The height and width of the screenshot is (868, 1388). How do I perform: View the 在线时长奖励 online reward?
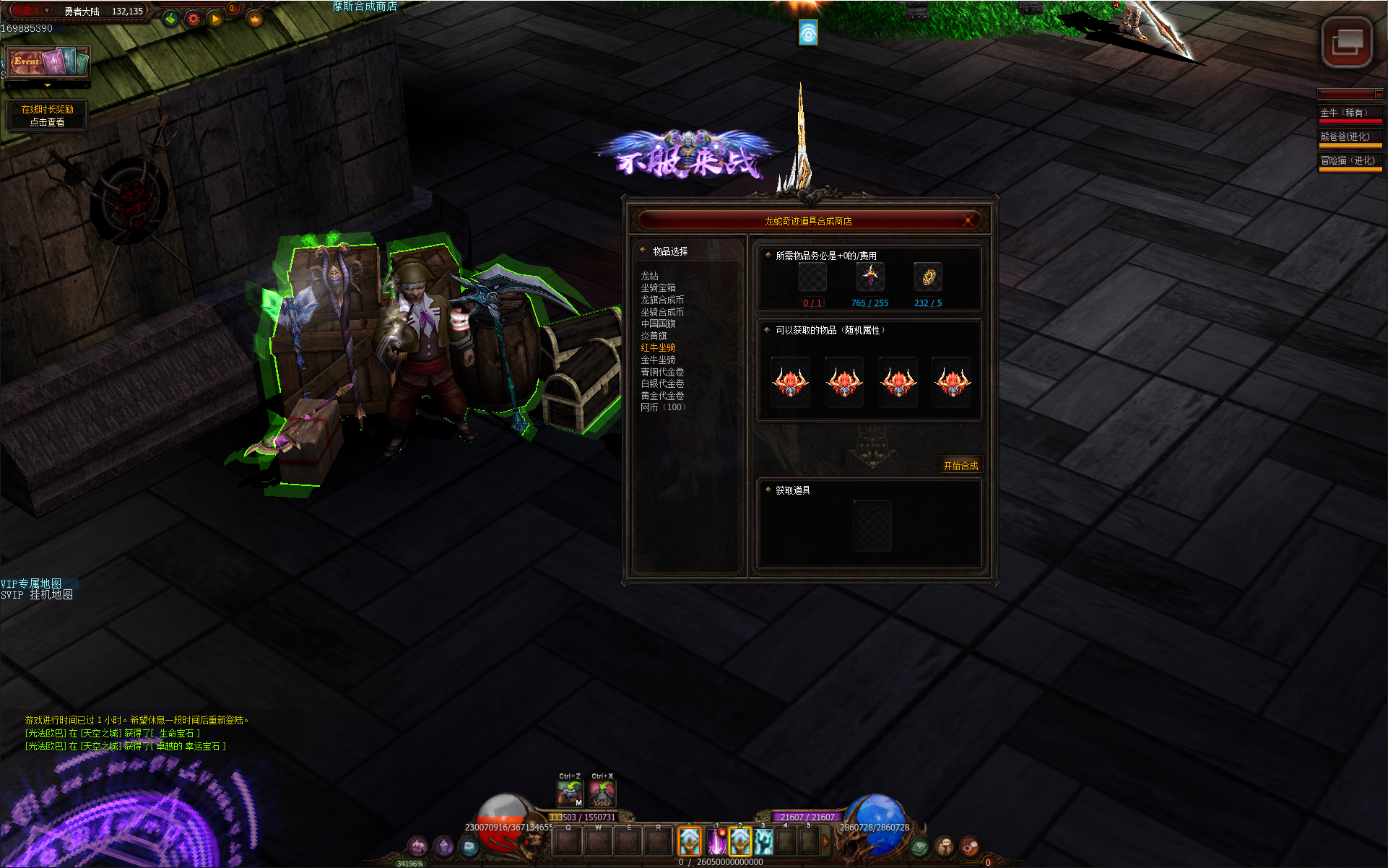pos(47,116)
